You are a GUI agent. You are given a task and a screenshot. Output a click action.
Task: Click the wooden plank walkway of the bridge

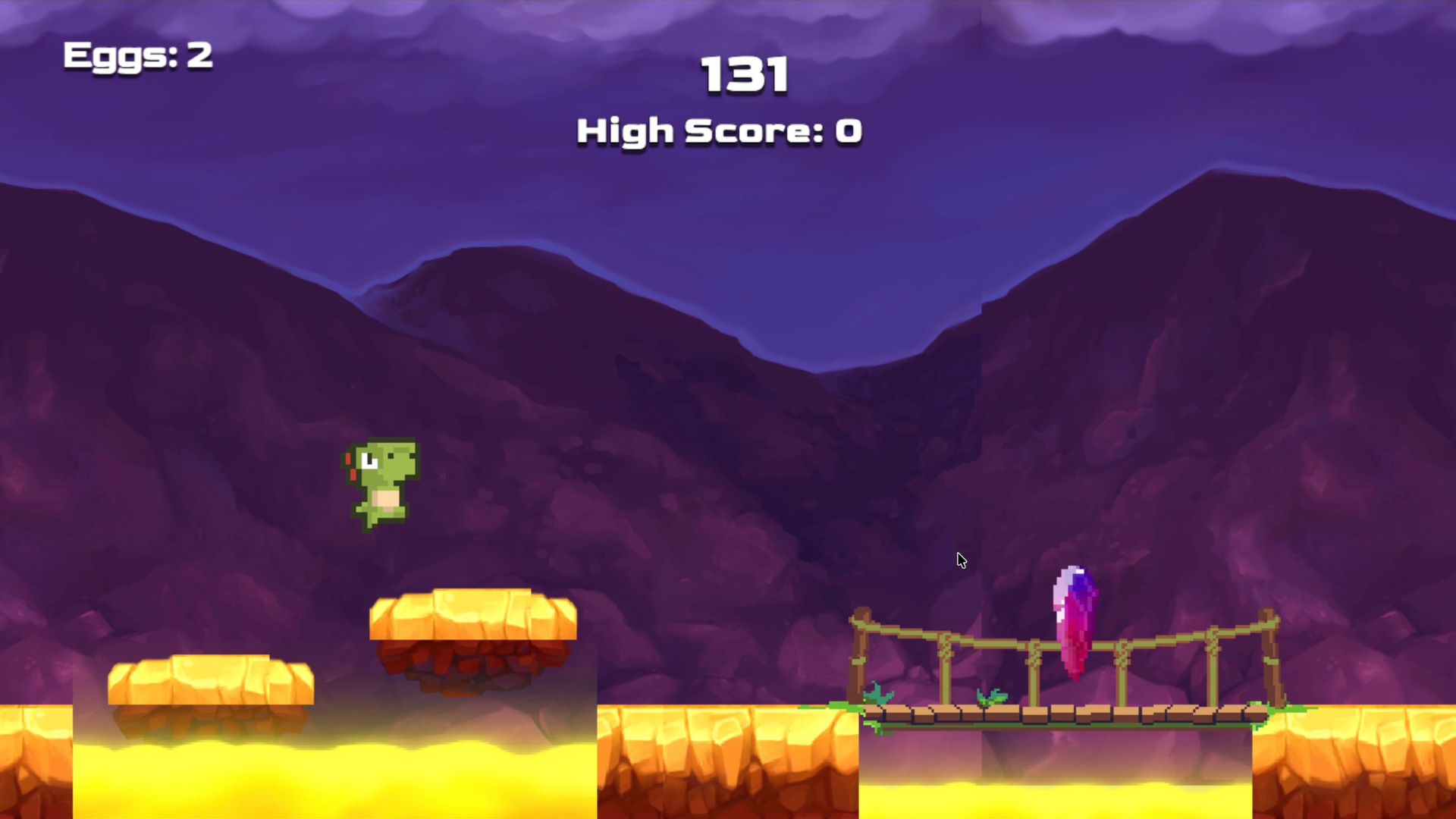[1062, 717]
